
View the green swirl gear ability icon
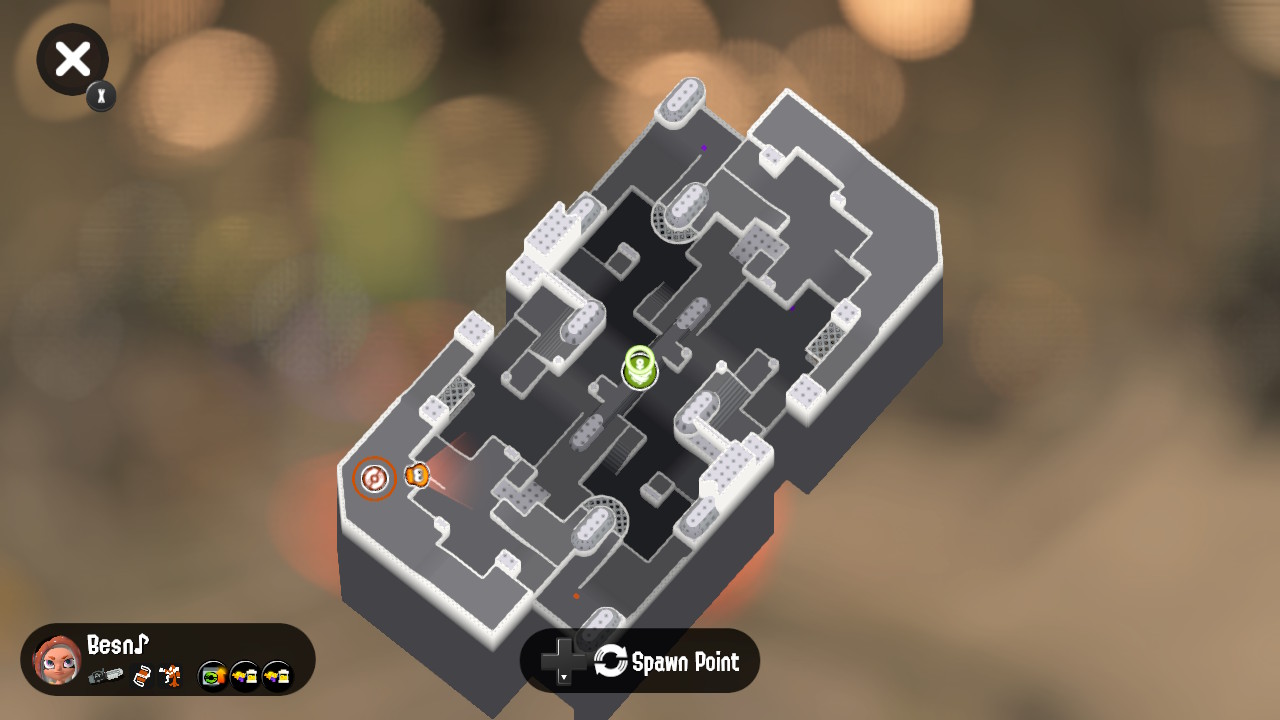[x=212, y=677]
